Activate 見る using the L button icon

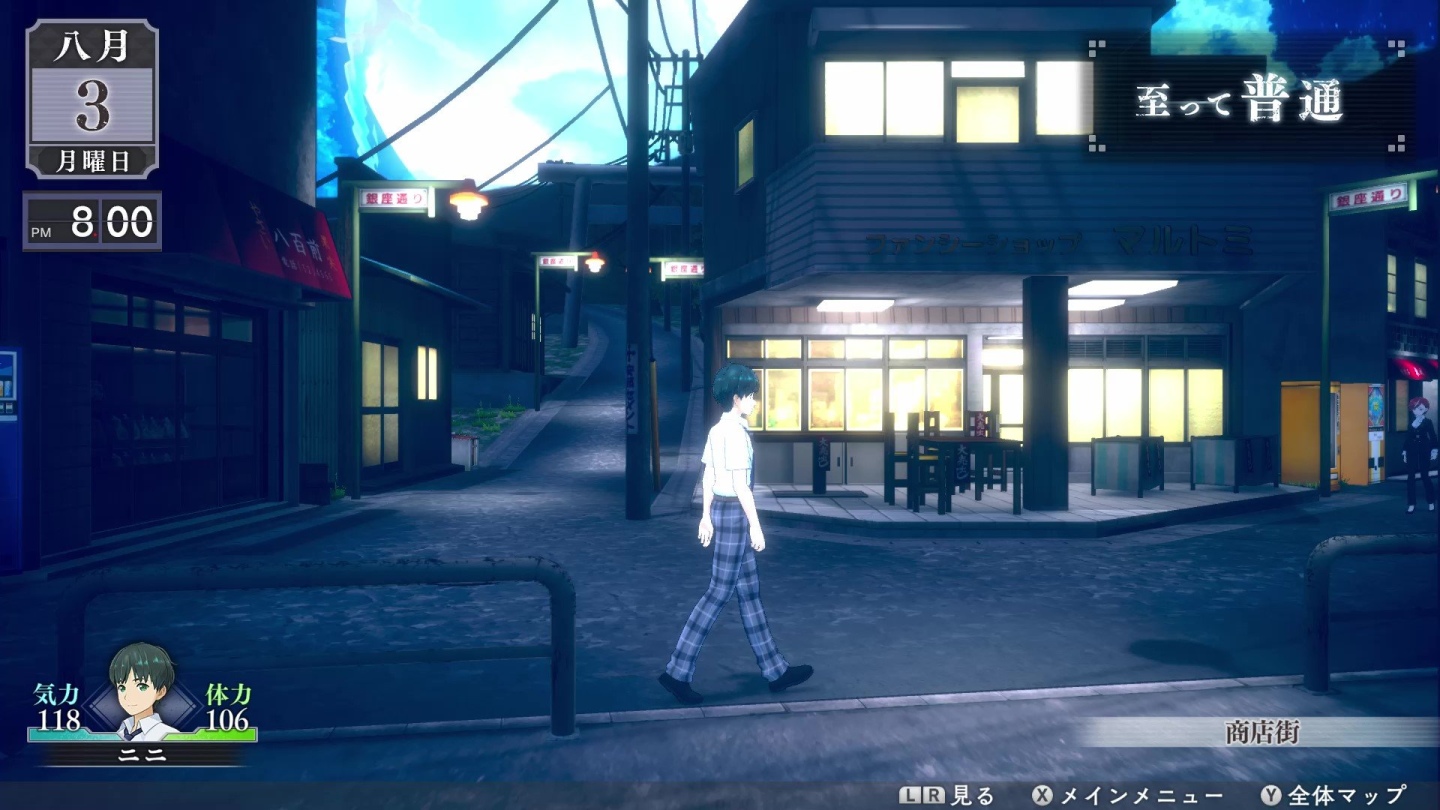coord(909,793)
